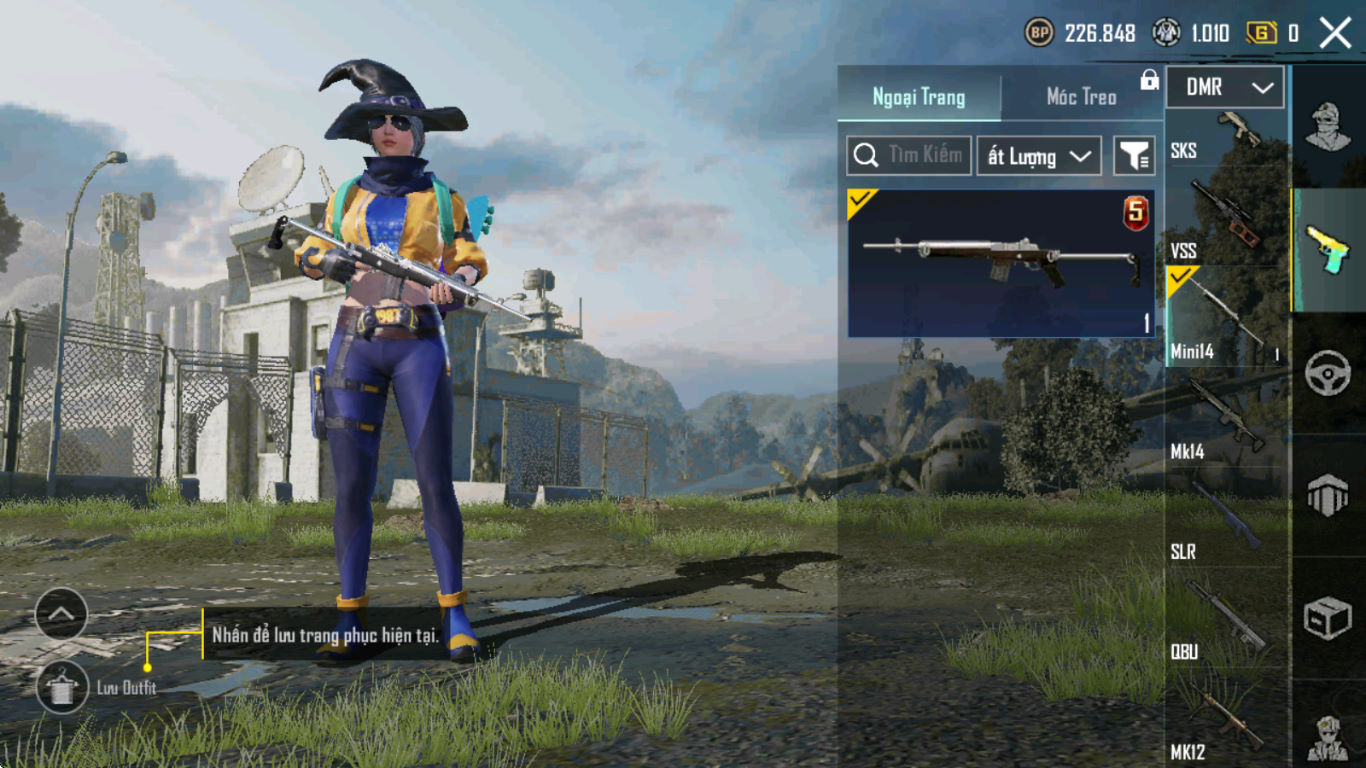Open the sort order dropdown
The image size is (1366, 768).
1038,156
